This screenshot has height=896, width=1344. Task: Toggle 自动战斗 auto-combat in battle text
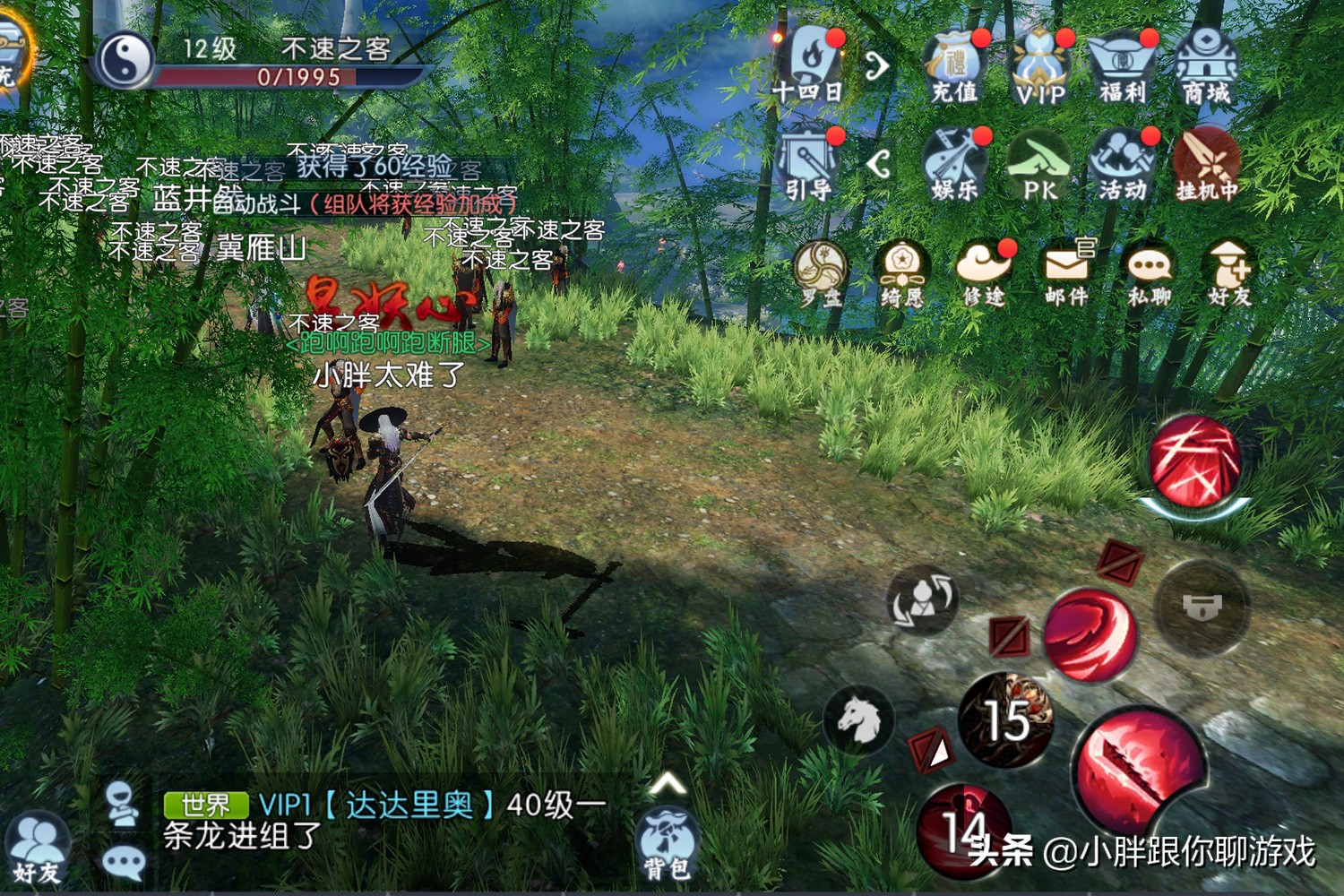point(257,202)
